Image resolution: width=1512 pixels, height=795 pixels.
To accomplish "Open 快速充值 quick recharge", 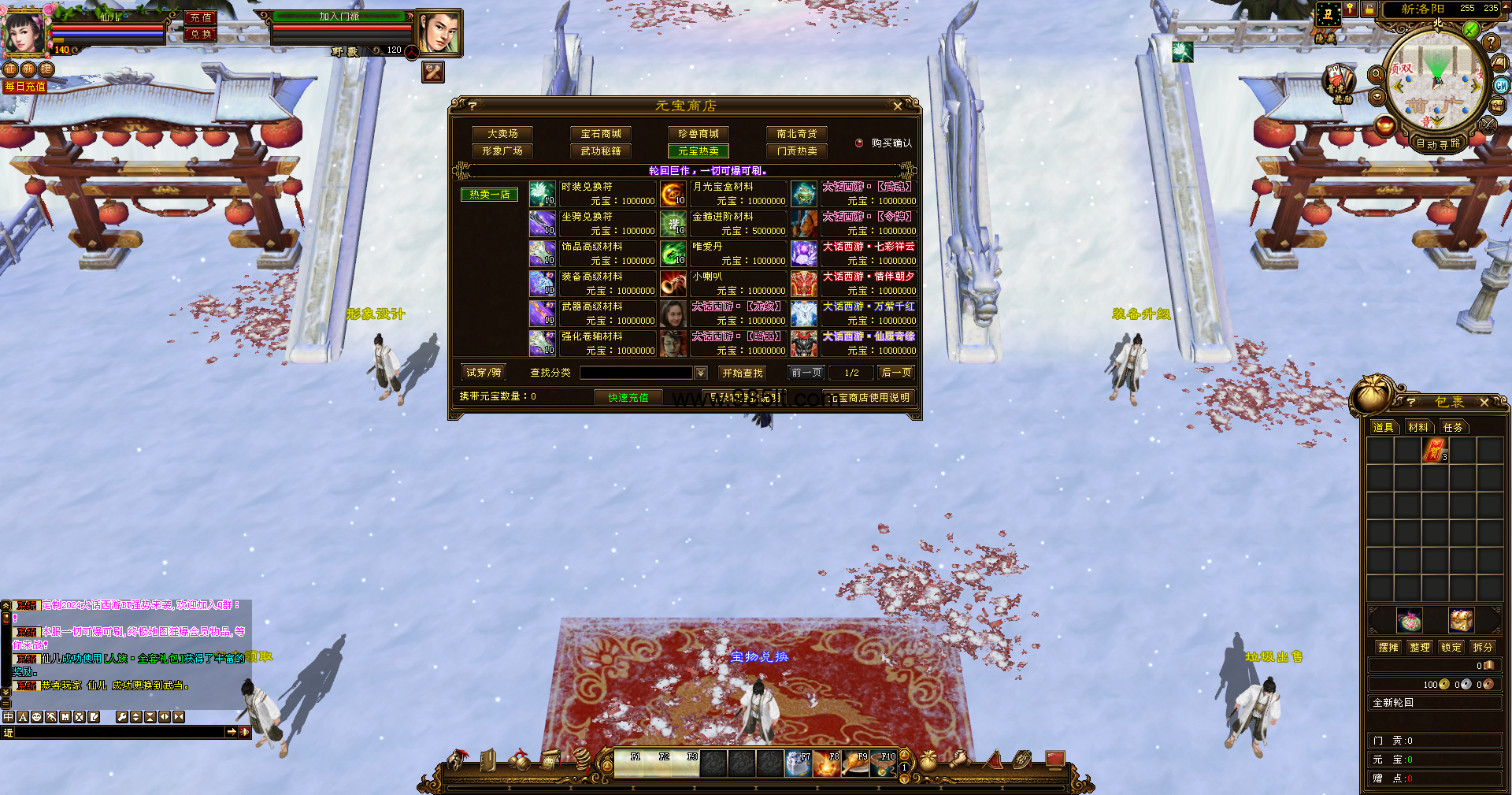I will point(628,397).
